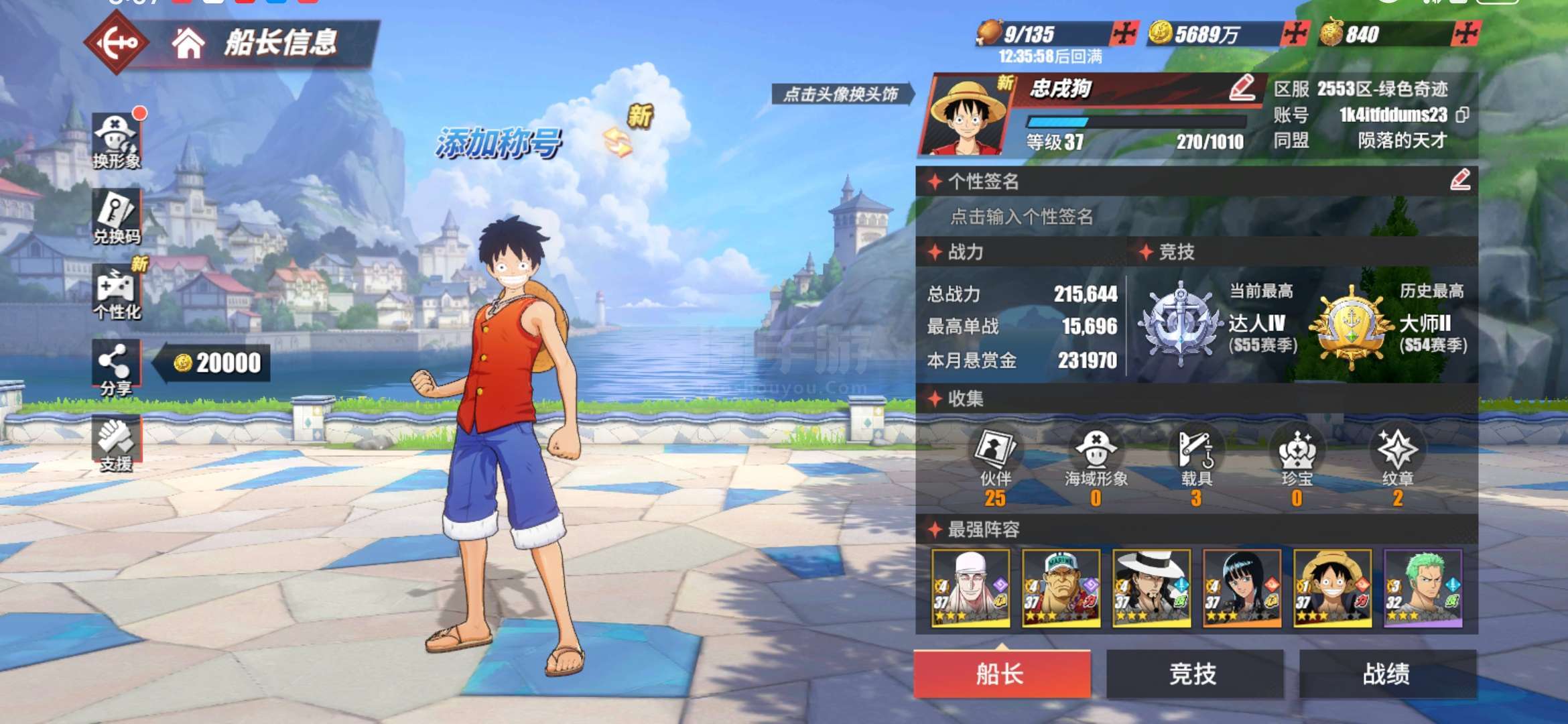Return to home via house icon
Viewport: 1568px width, 724px height.
188,43
